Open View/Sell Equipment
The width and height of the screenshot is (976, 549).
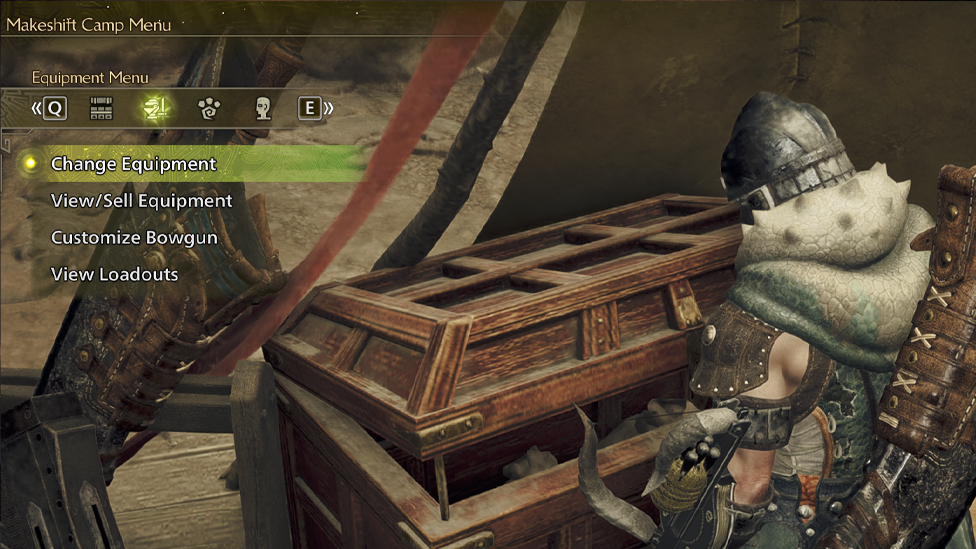coord(141,201)
